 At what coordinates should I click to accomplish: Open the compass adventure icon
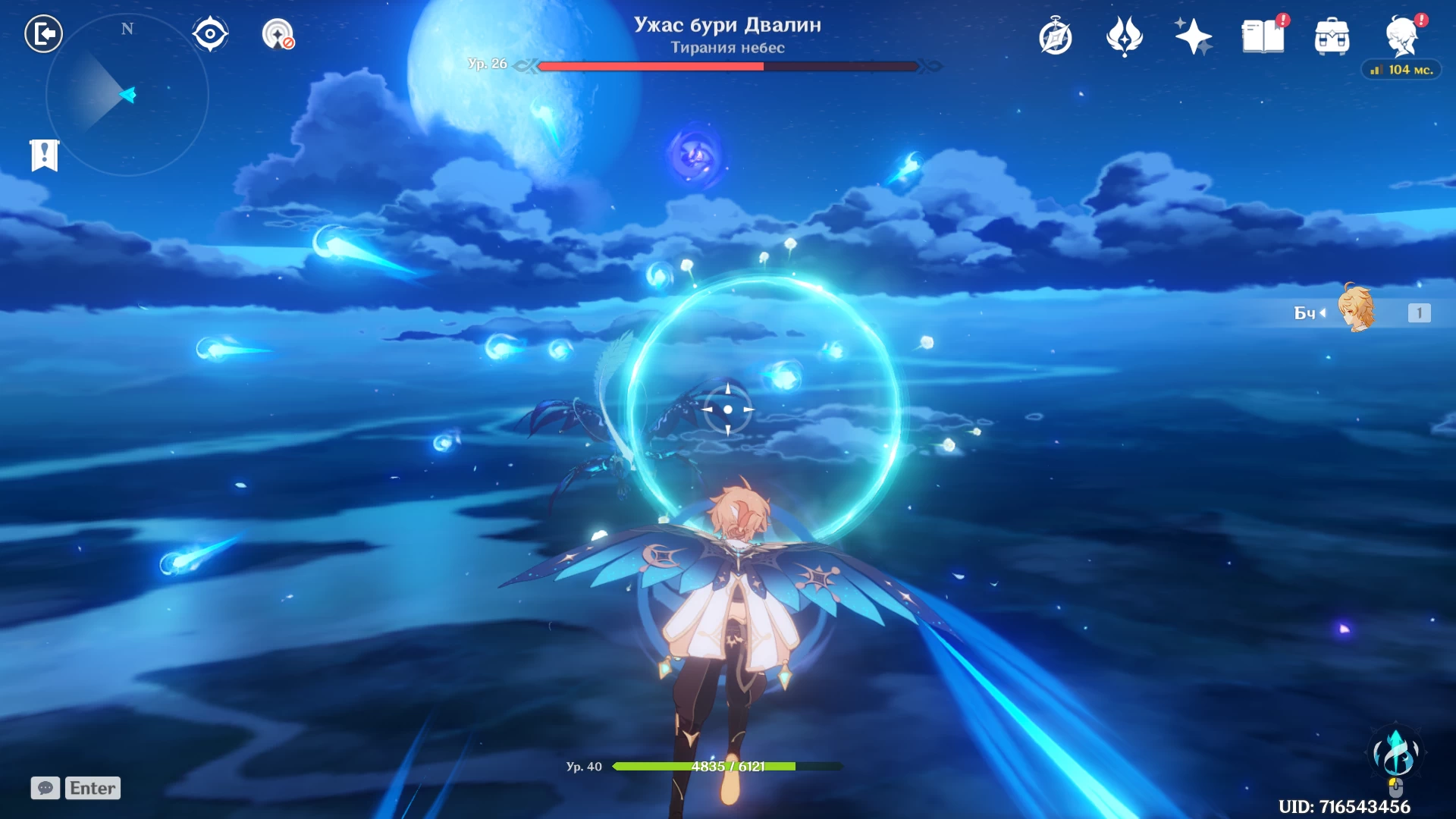point(1056,36)
